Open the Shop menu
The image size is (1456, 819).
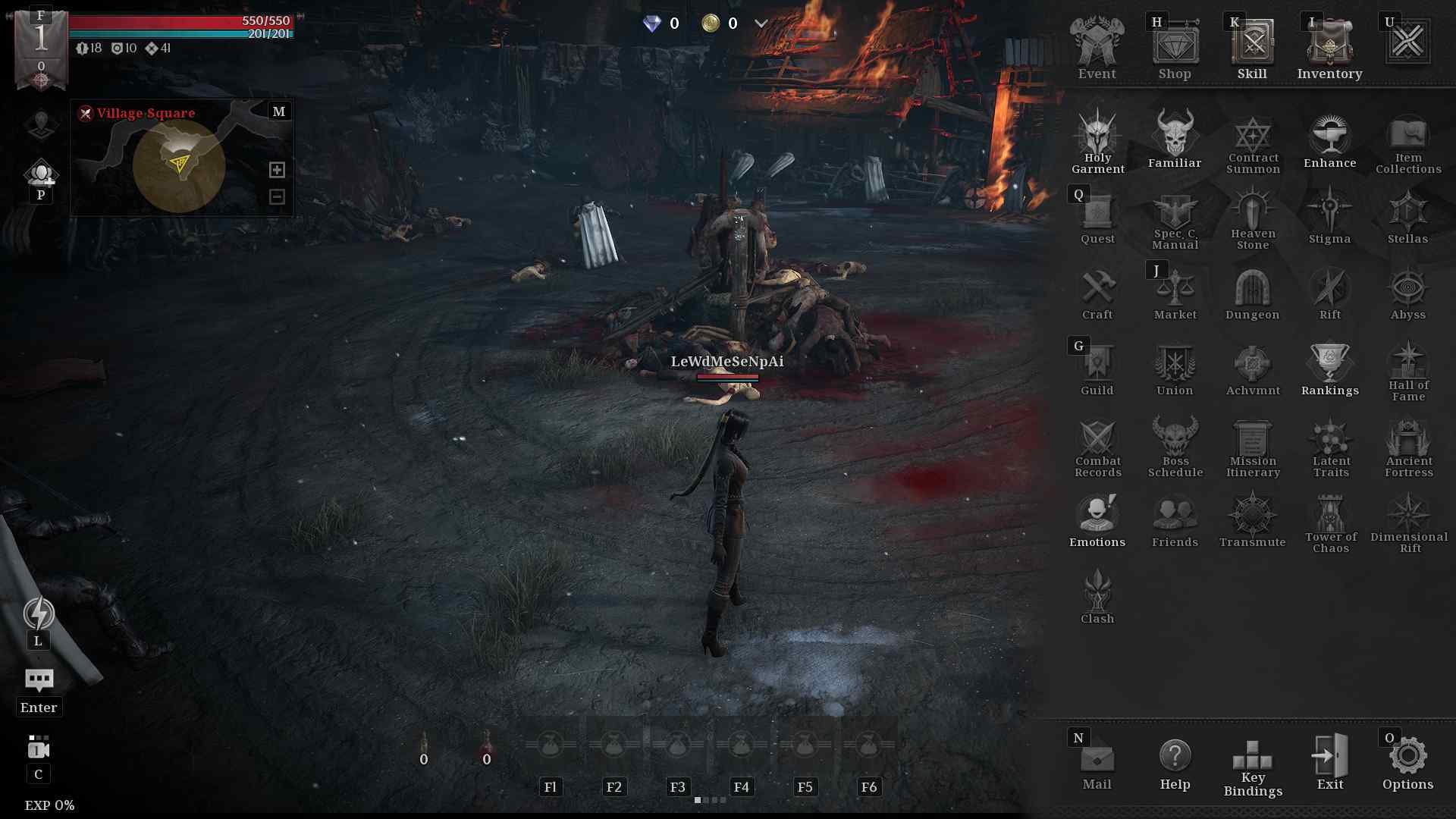pyautogui.click(x=1175, y=47)
